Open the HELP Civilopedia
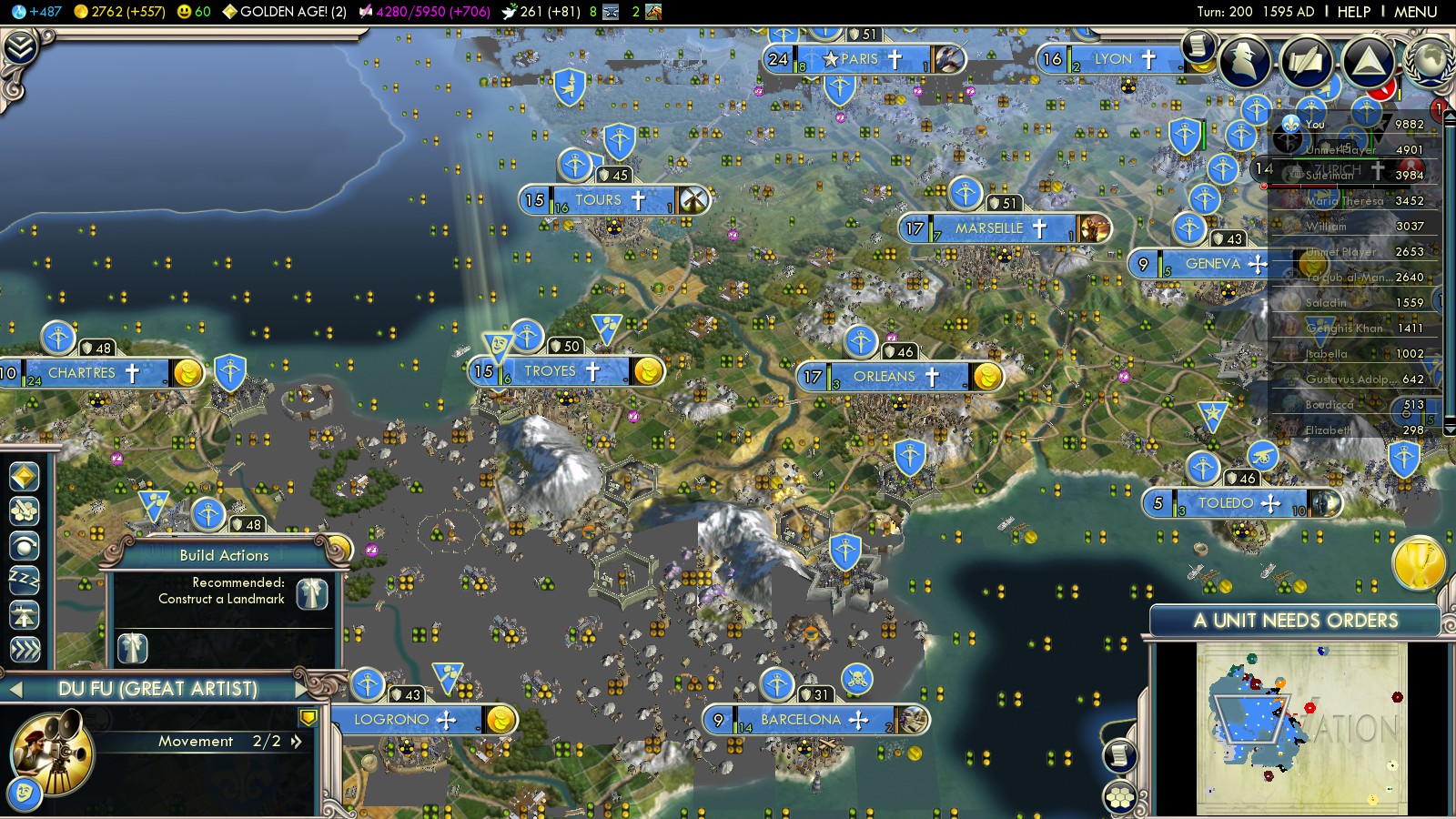Screen dimensions: 1456x819 pos(1353,12)
